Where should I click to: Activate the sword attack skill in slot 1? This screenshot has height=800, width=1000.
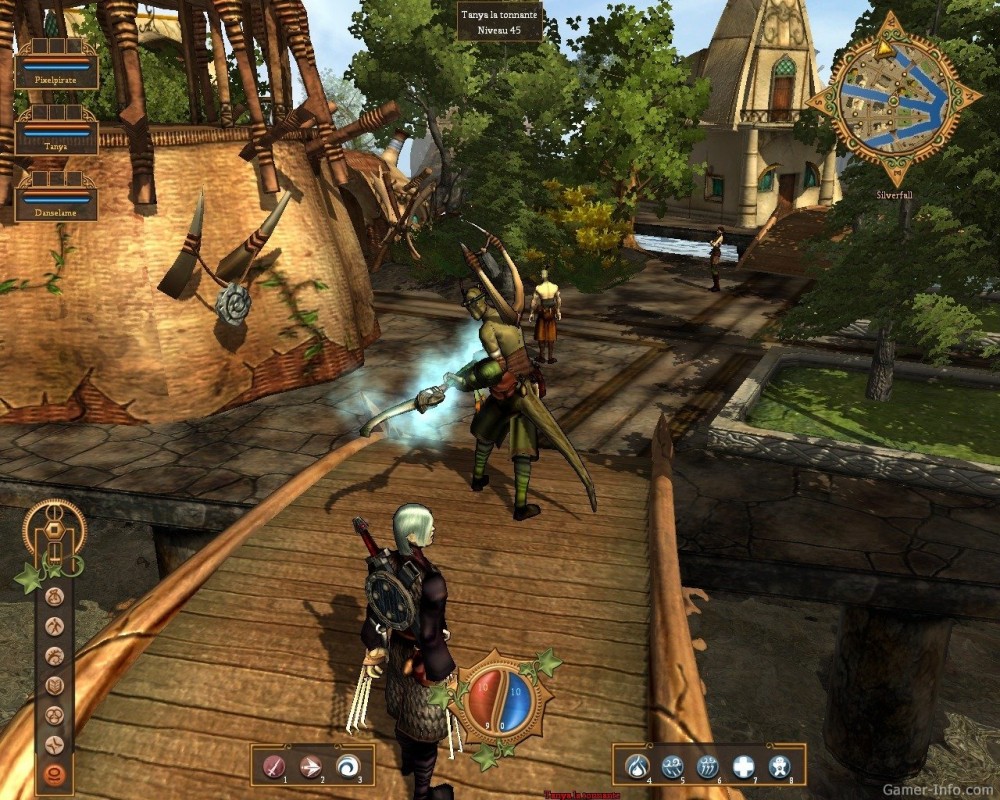point(273,766)
